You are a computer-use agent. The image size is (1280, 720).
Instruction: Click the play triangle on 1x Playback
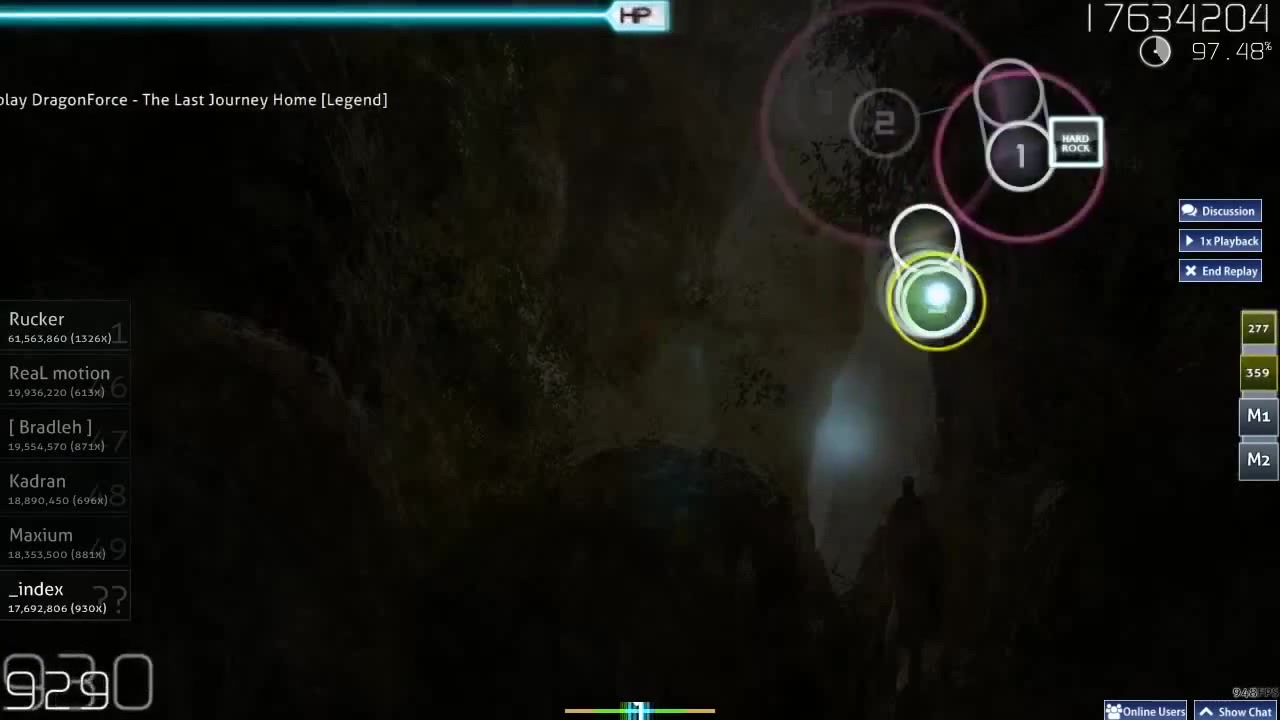point(1189,241)
